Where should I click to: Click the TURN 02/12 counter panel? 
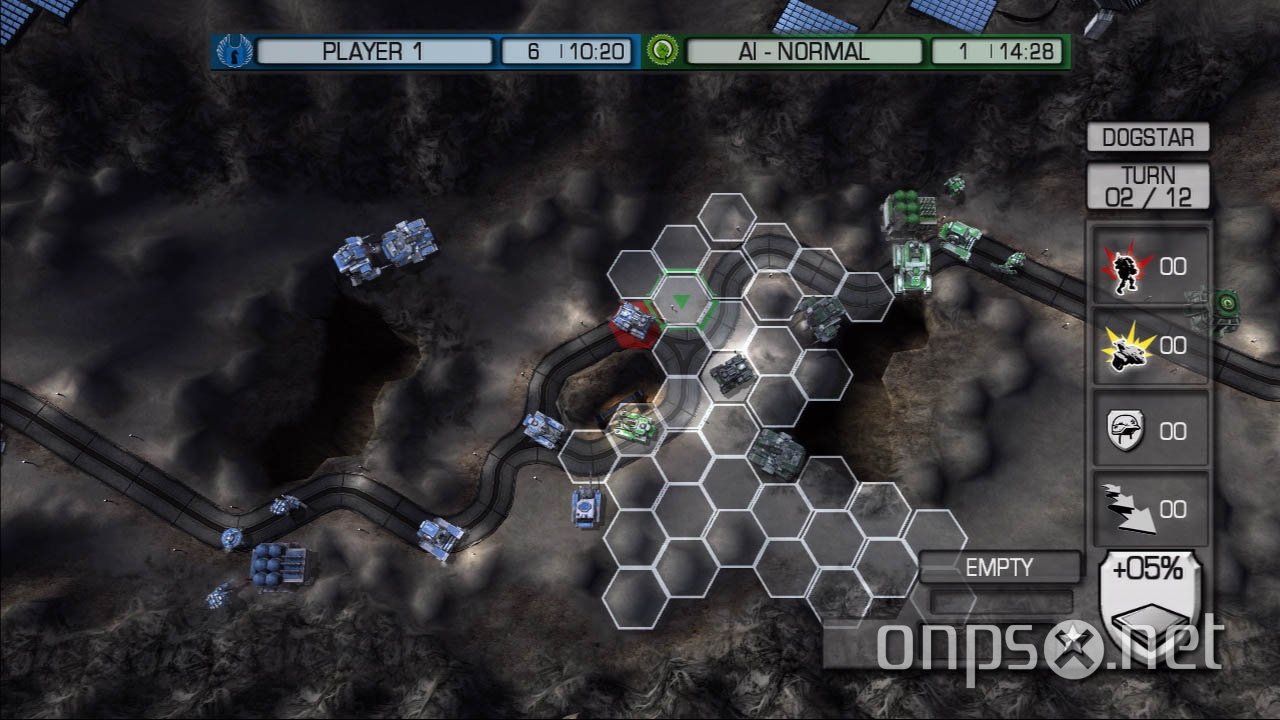1148,184
